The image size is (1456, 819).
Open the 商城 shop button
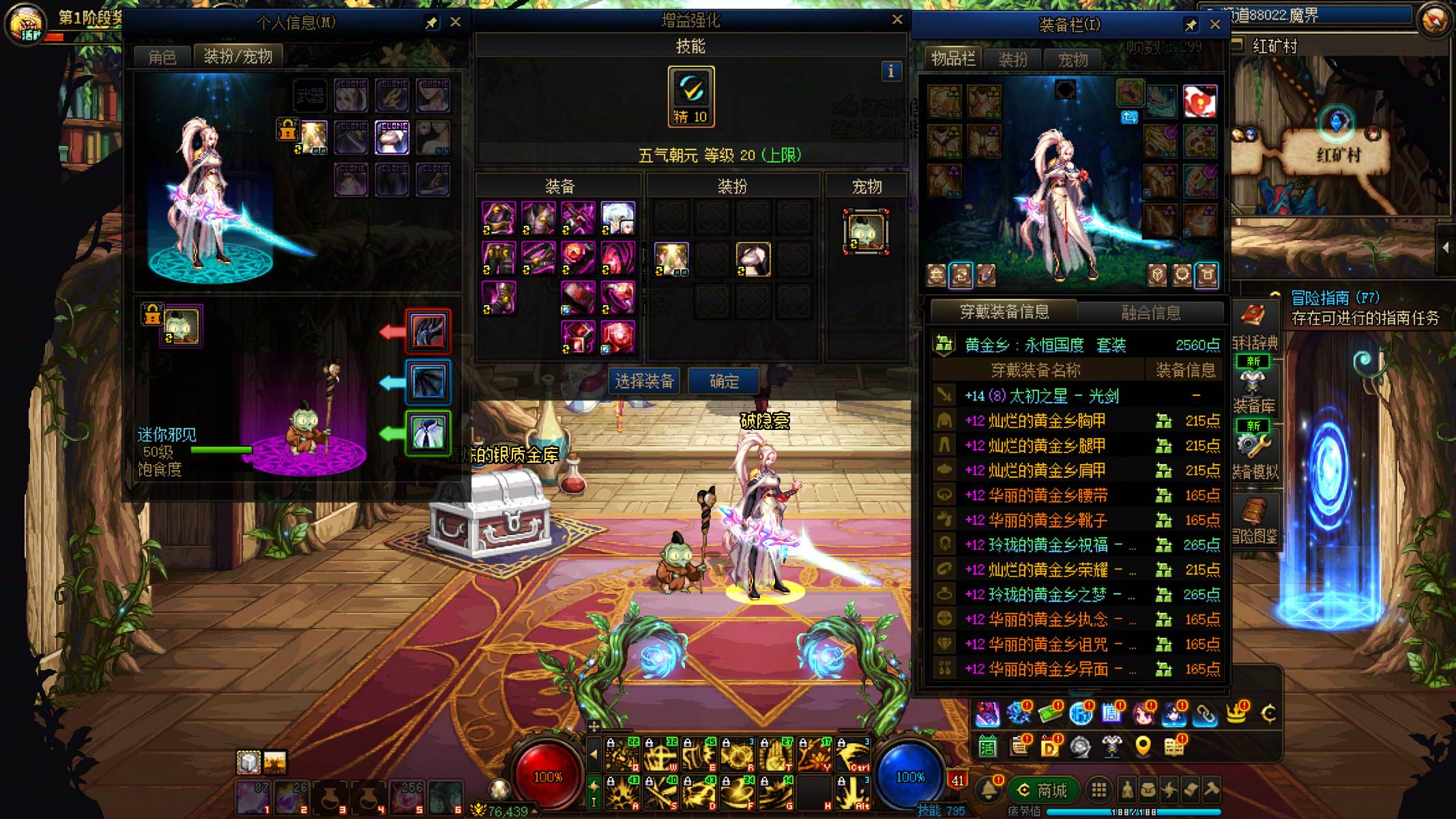(1043, 790)
